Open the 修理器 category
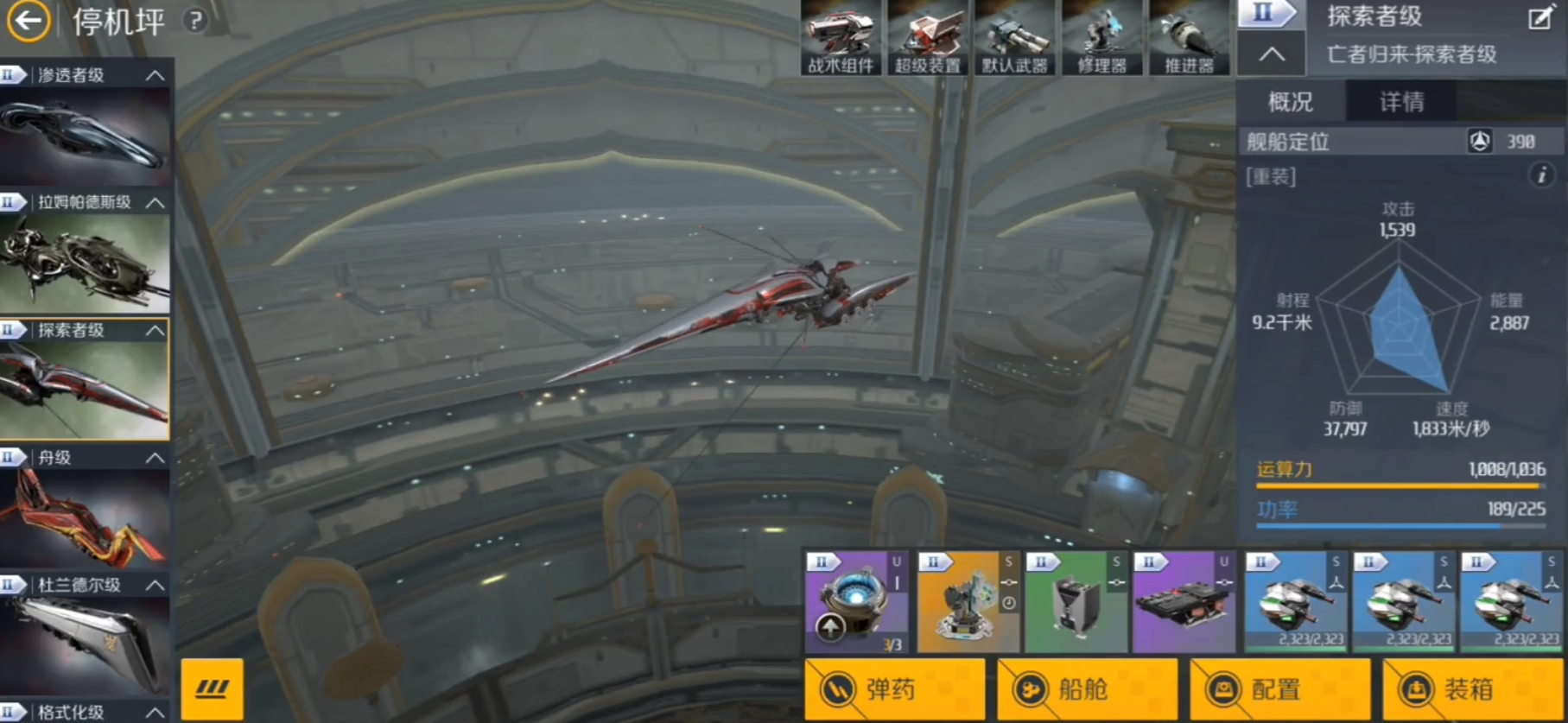Viewport: 1568px width, 723px height. click(x=1102, y=38)
